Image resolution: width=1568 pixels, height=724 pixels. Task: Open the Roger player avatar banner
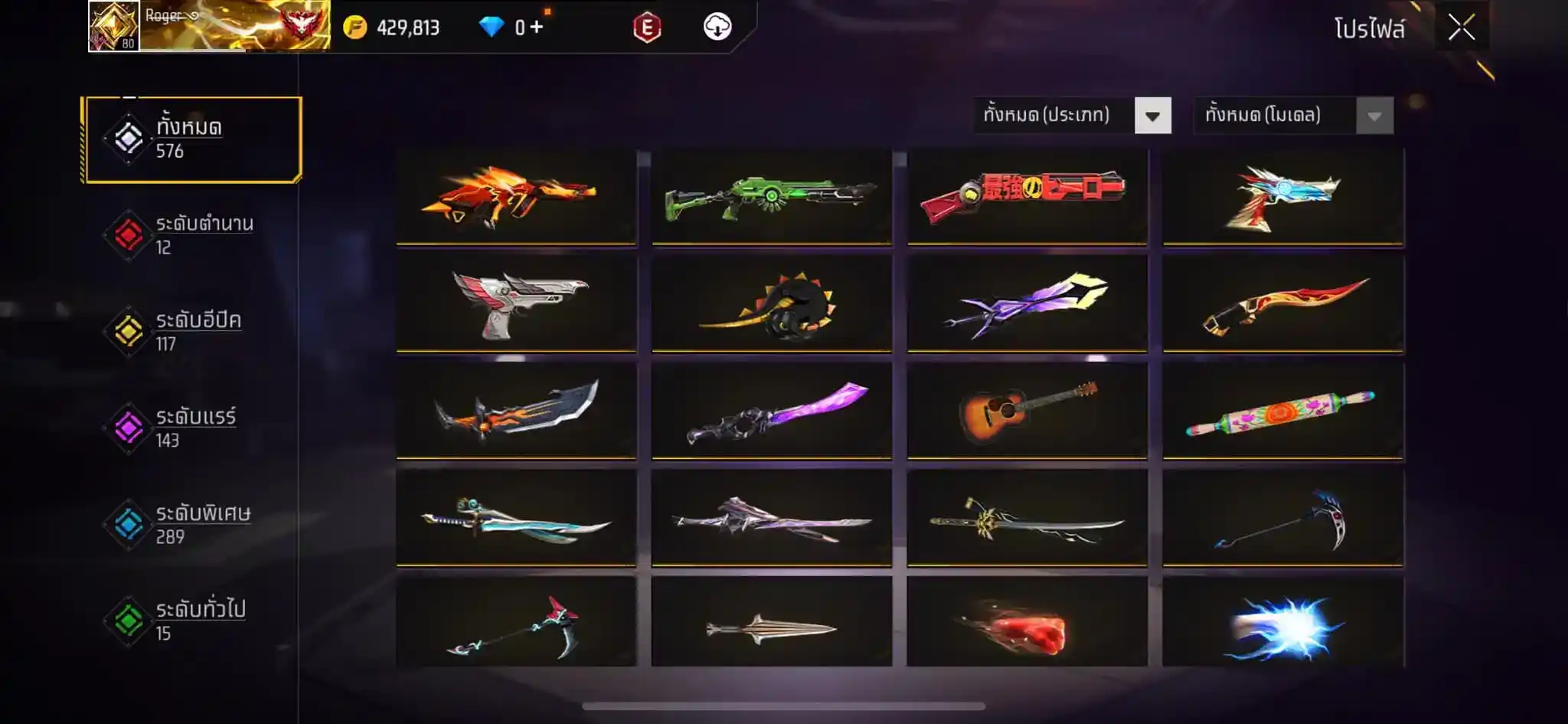(x=209, y=26)
